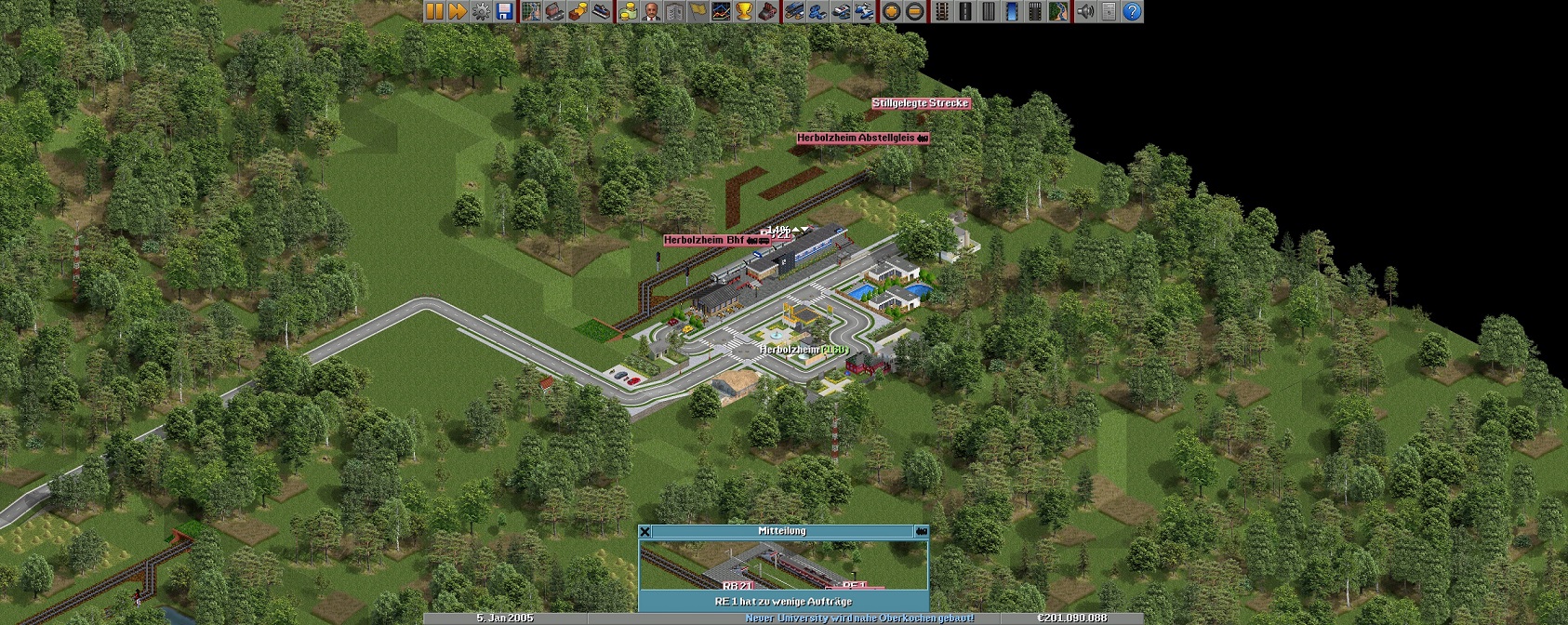Open the landscaping terrain tool
The width and height of the screenshot is (1568, 625).
(x=1057, y=11)
